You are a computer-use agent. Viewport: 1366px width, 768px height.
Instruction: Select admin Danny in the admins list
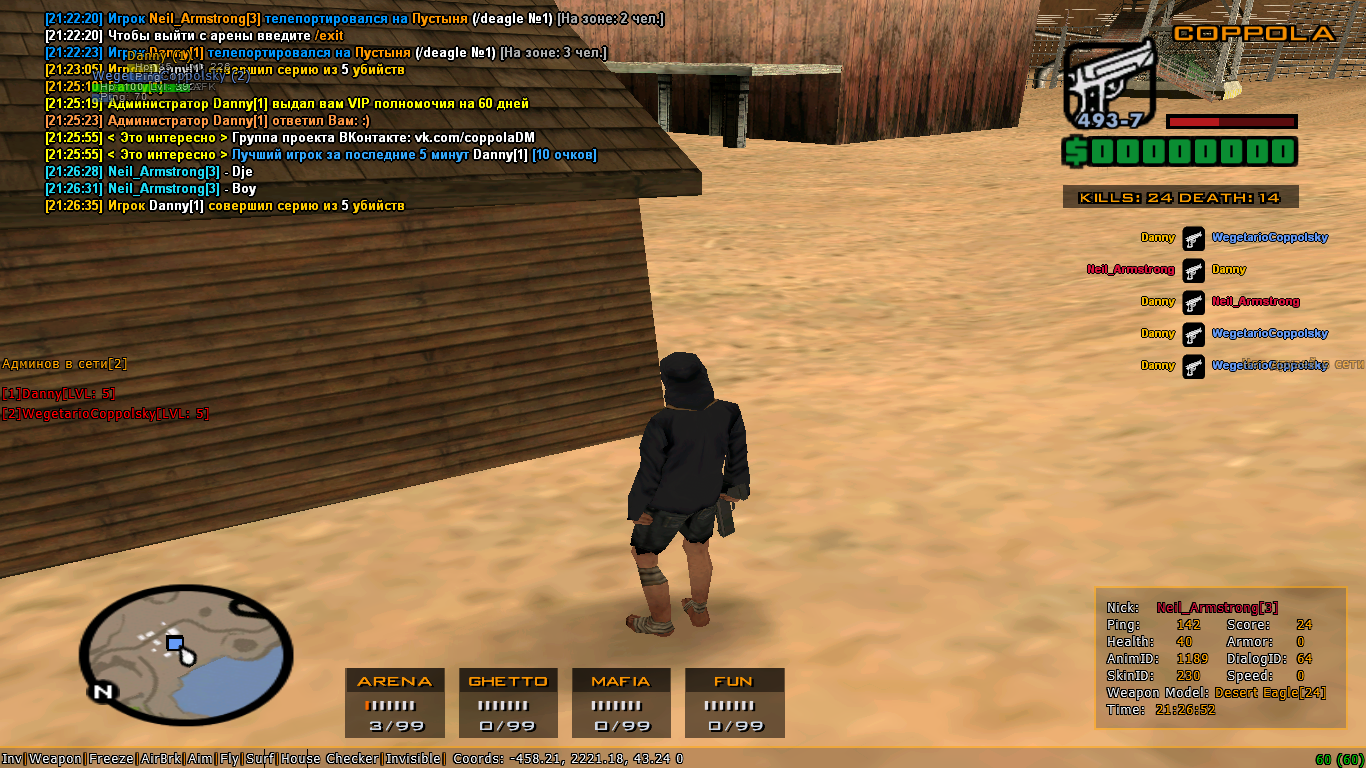58,394
